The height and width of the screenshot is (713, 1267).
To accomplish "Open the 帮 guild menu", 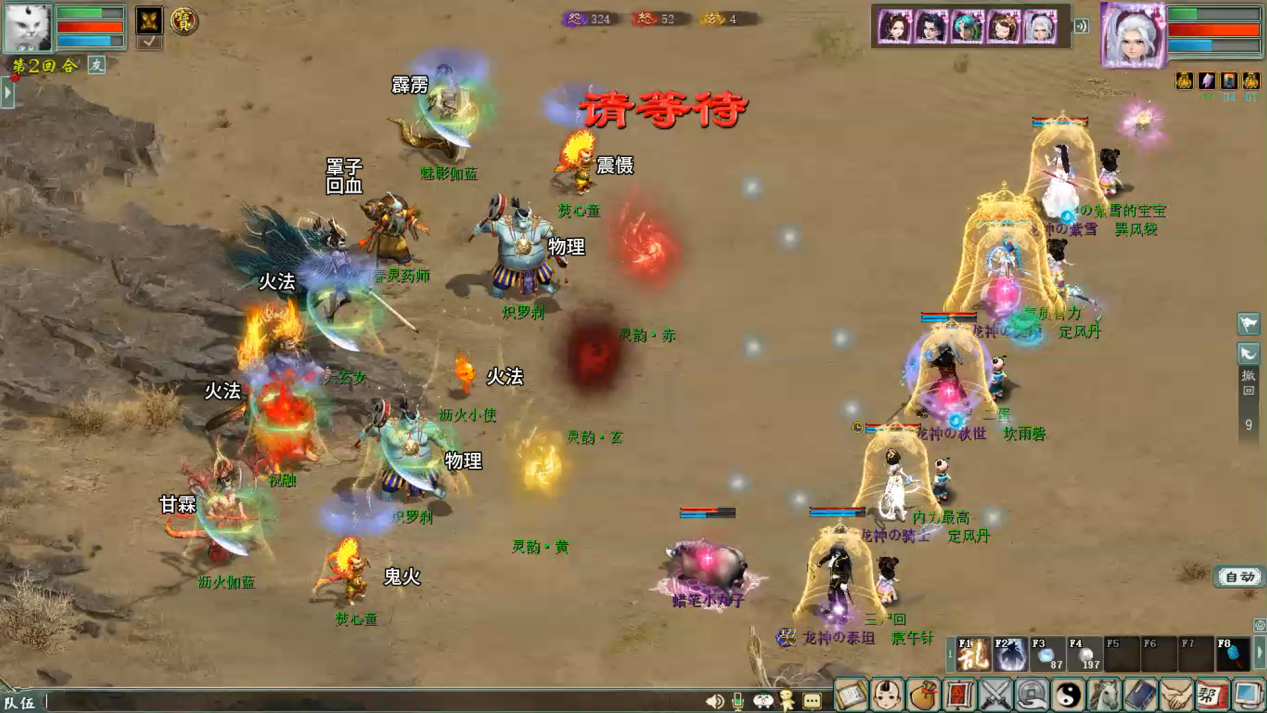I will point(1212,694).
